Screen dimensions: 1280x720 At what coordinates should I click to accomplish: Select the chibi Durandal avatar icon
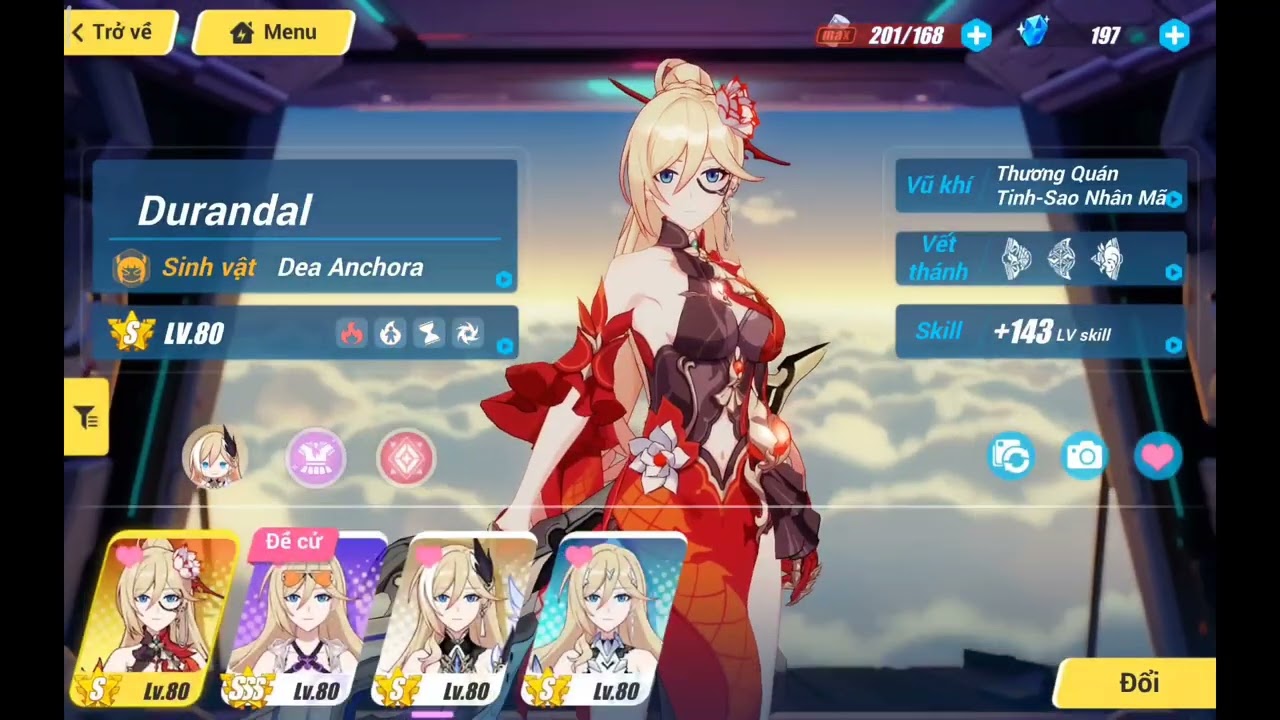215,457
